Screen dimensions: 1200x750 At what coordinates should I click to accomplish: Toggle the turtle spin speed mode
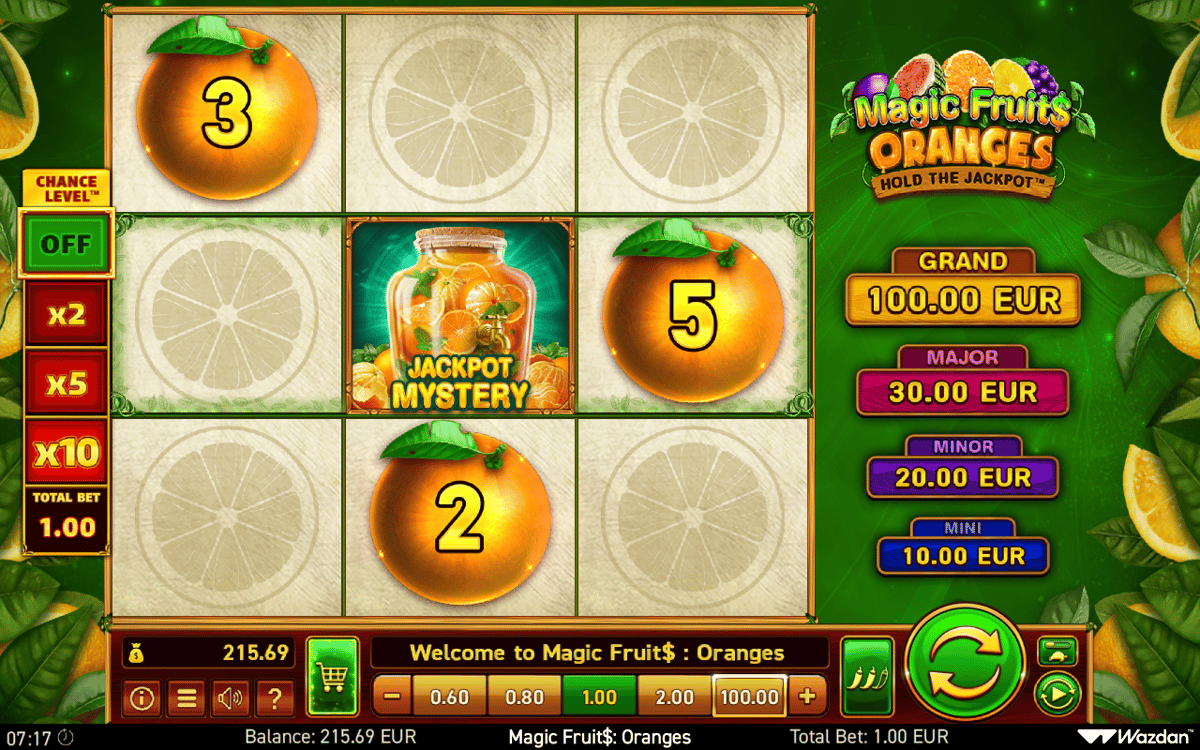coord(1057,651)
